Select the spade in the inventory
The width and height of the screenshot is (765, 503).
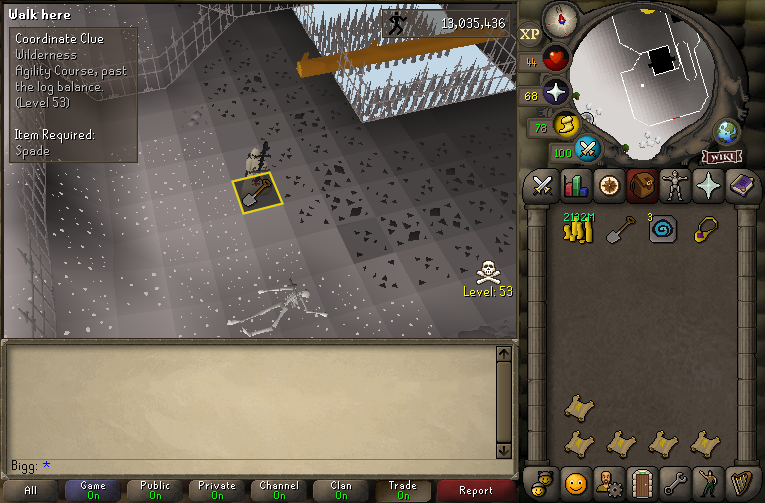coord(621,231)
